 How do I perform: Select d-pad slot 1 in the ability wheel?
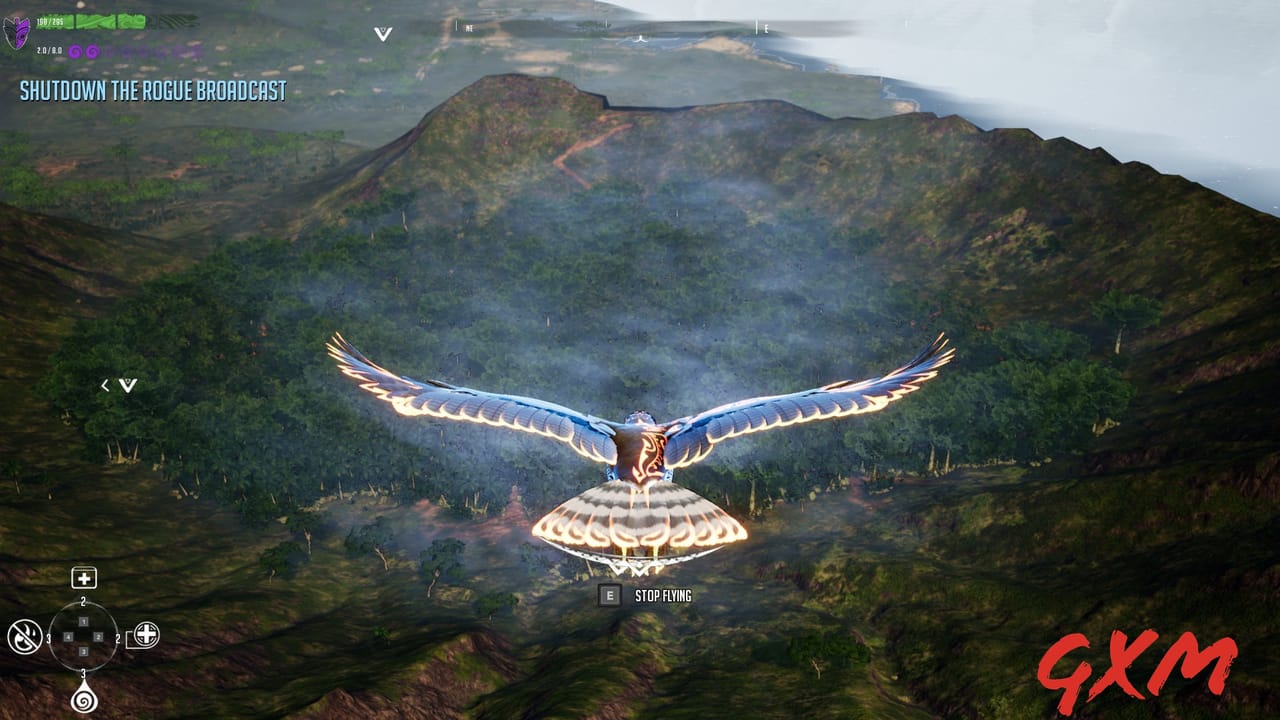83,622
